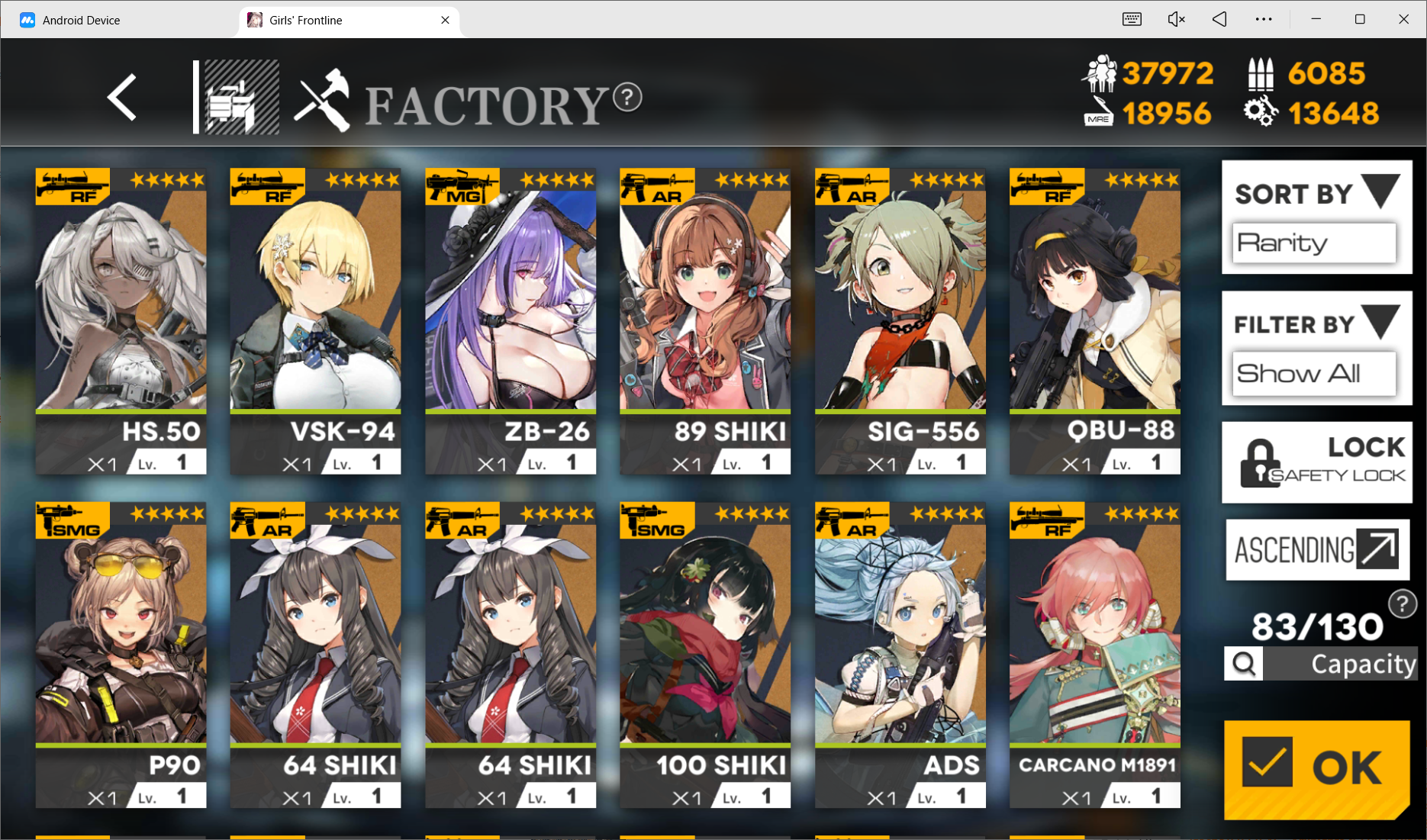Go back with the left arrow
Image resolution: width=1427 pixels, height=840 pixels.
[122, 98]
